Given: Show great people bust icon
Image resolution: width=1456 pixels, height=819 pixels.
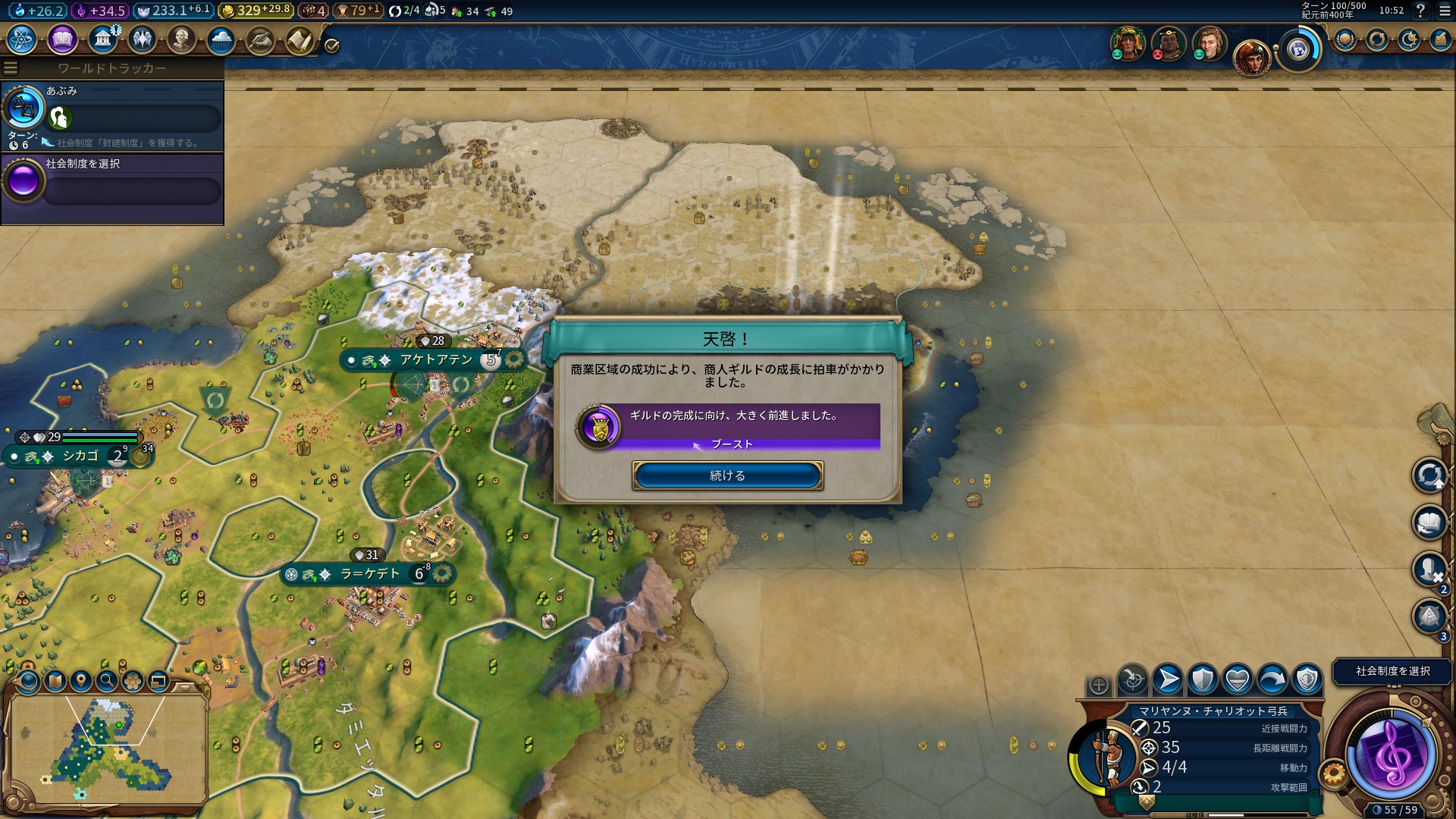Looking at the screenshot, I should pos(181,39).
